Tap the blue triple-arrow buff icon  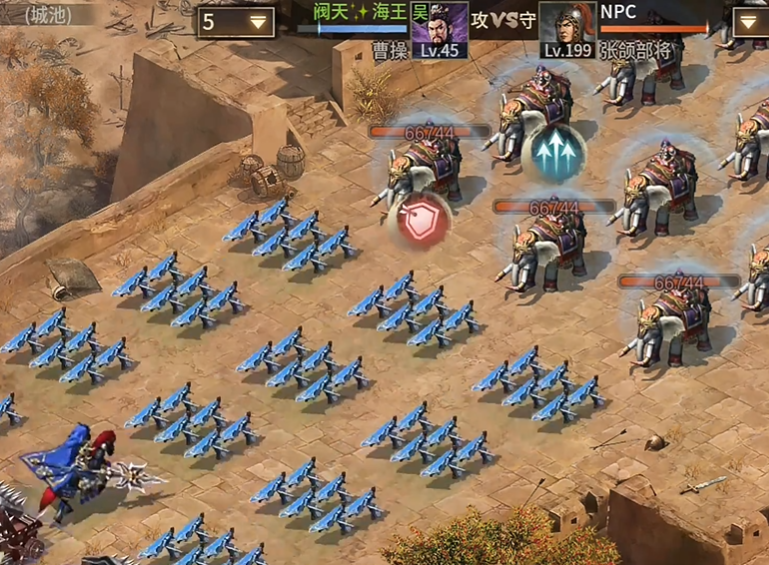coord(552,154)
